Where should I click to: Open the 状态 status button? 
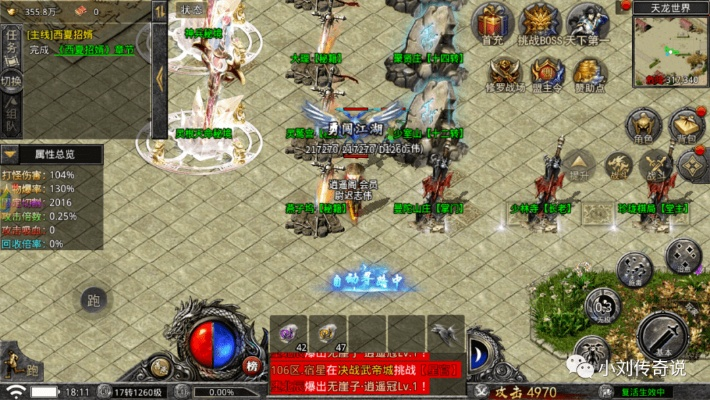pyautogui.click(x=190, y=9)
